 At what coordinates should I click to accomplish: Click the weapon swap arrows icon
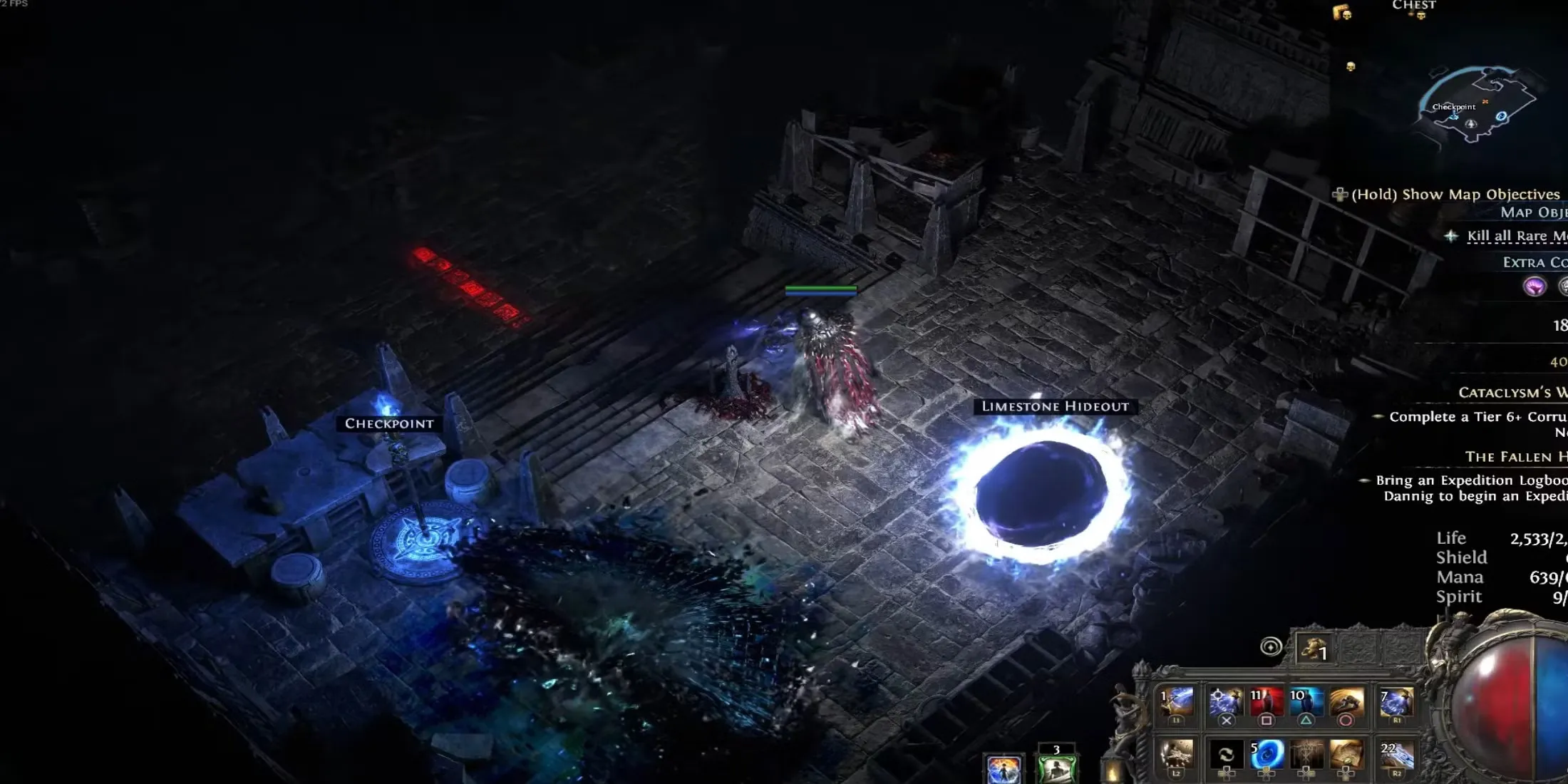coord(1226,755)
